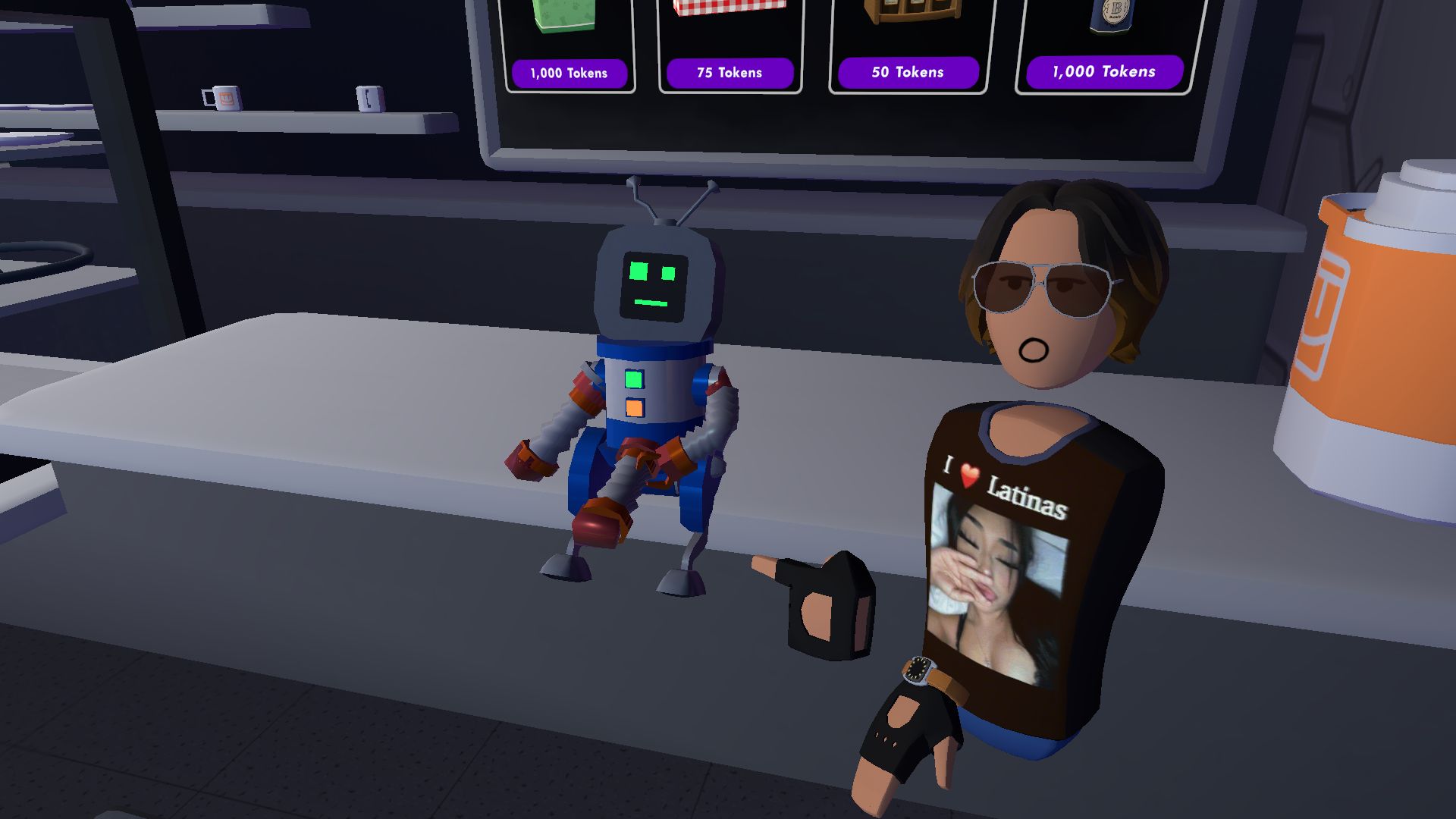Select the 75 Tokens picnic listing
This screenshot has height=819, width=1456.
[x=730, y=73]
